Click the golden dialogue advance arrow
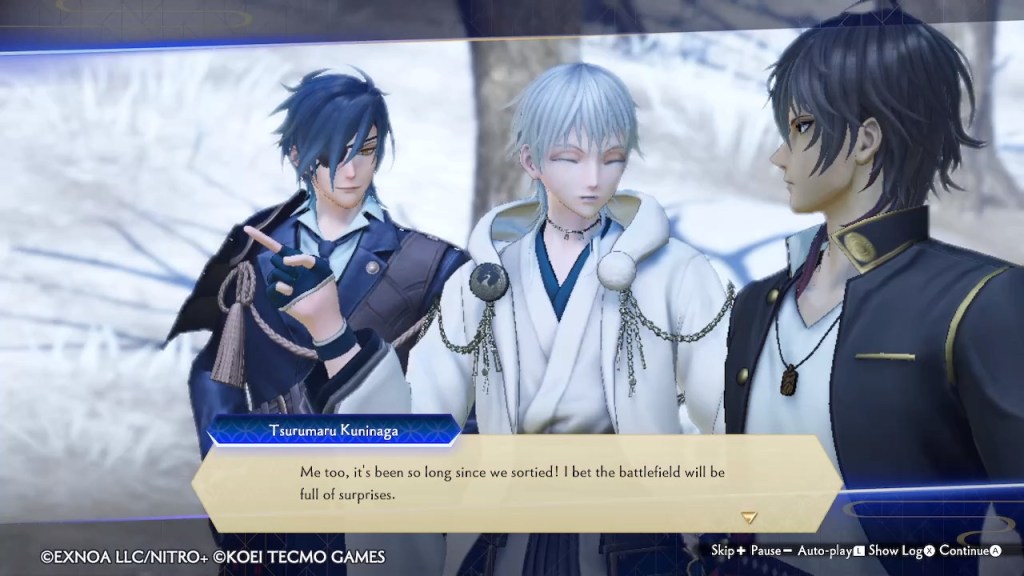The width and height of the screenshot is (1024, 576). (748, 517)
